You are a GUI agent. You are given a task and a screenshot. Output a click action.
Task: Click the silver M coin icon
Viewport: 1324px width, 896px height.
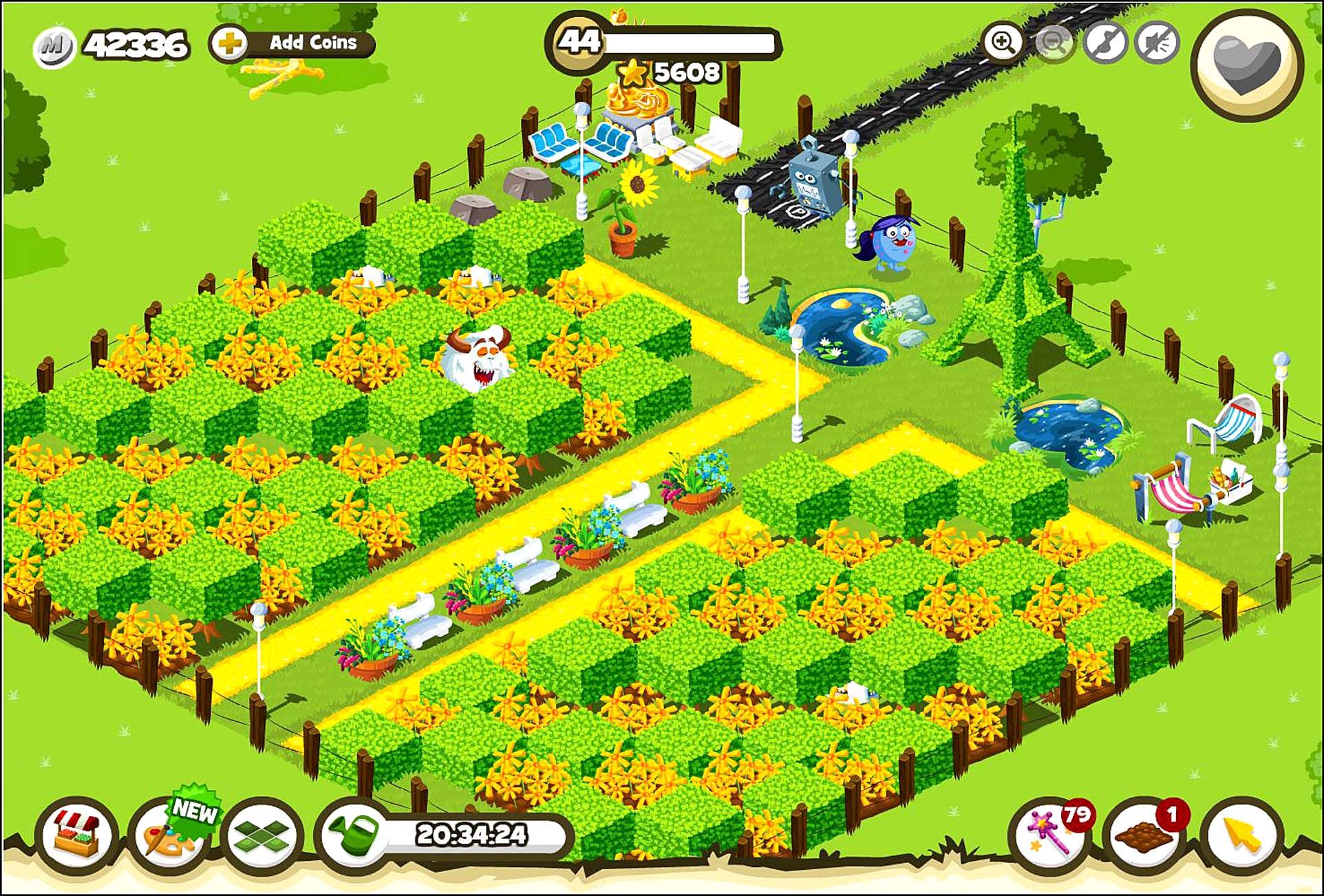(54, 47)
